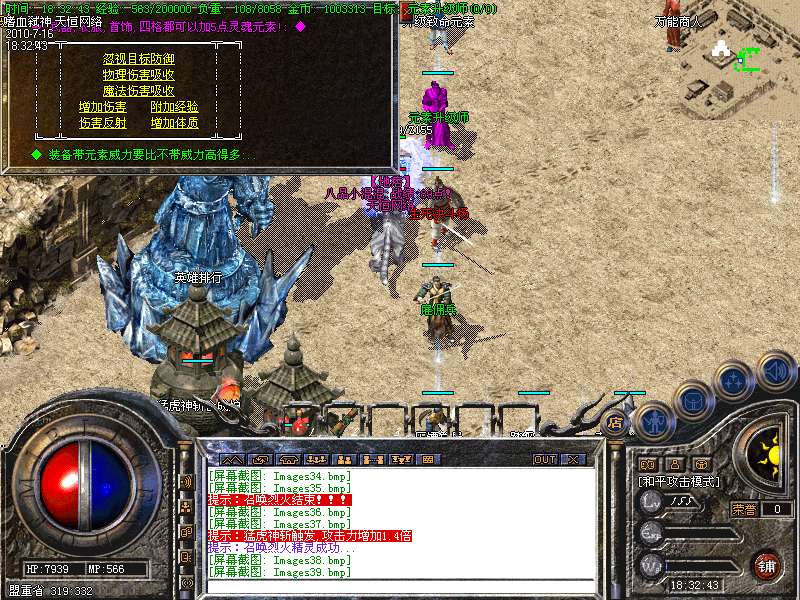This screenshot has height=600, width=800.
Task: Select 忽视目标防御 in the element menu
Action: click(x=138, y=59)
